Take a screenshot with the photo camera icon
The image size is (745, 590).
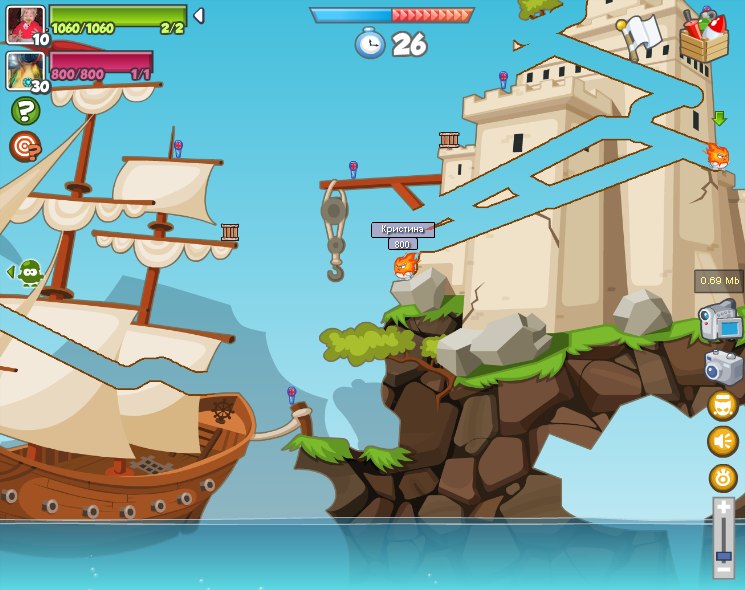pos(723,367)
